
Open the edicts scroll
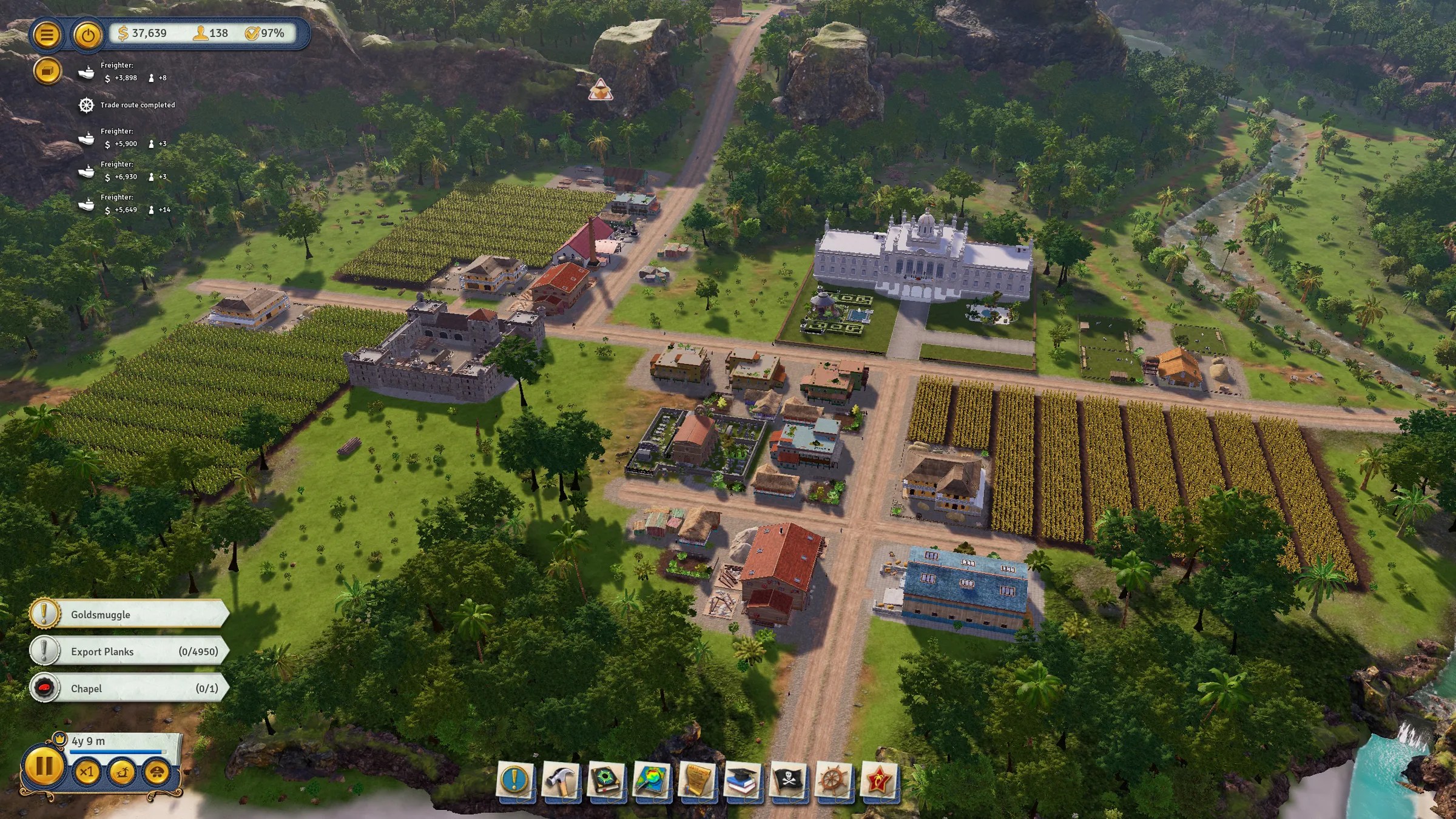click(696, 779)
